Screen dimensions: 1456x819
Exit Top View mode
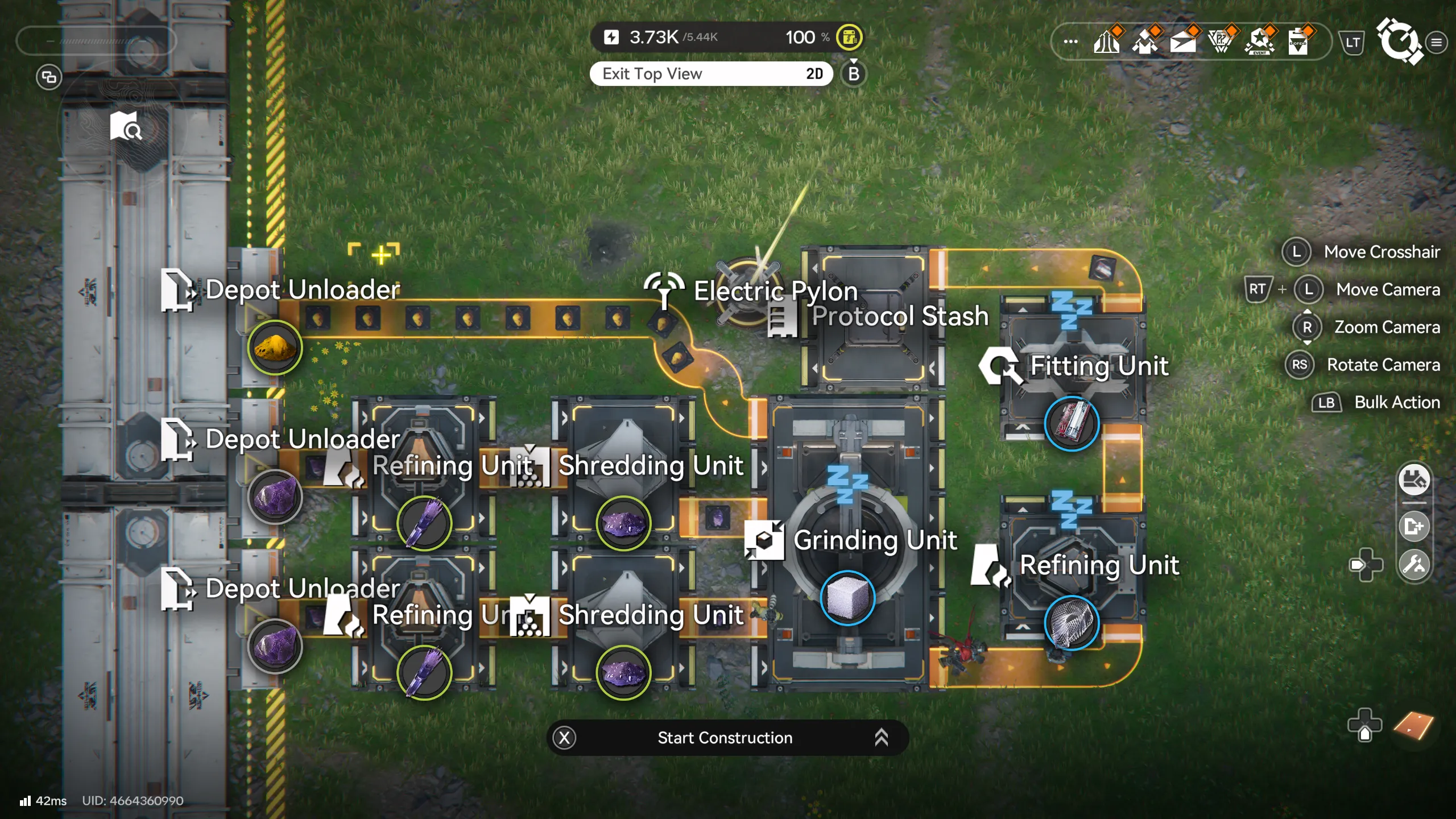coord(711,74)
